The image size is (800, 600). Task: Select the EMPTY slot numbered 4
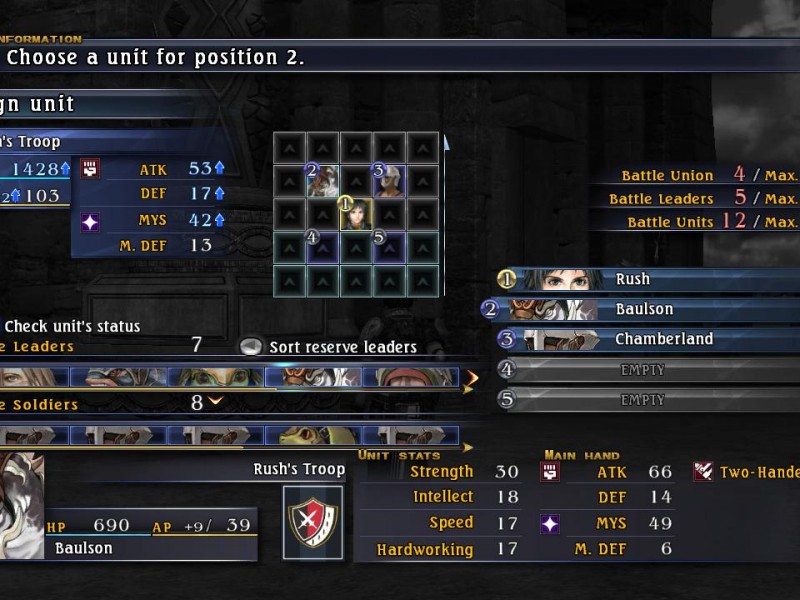pos(641,370)
